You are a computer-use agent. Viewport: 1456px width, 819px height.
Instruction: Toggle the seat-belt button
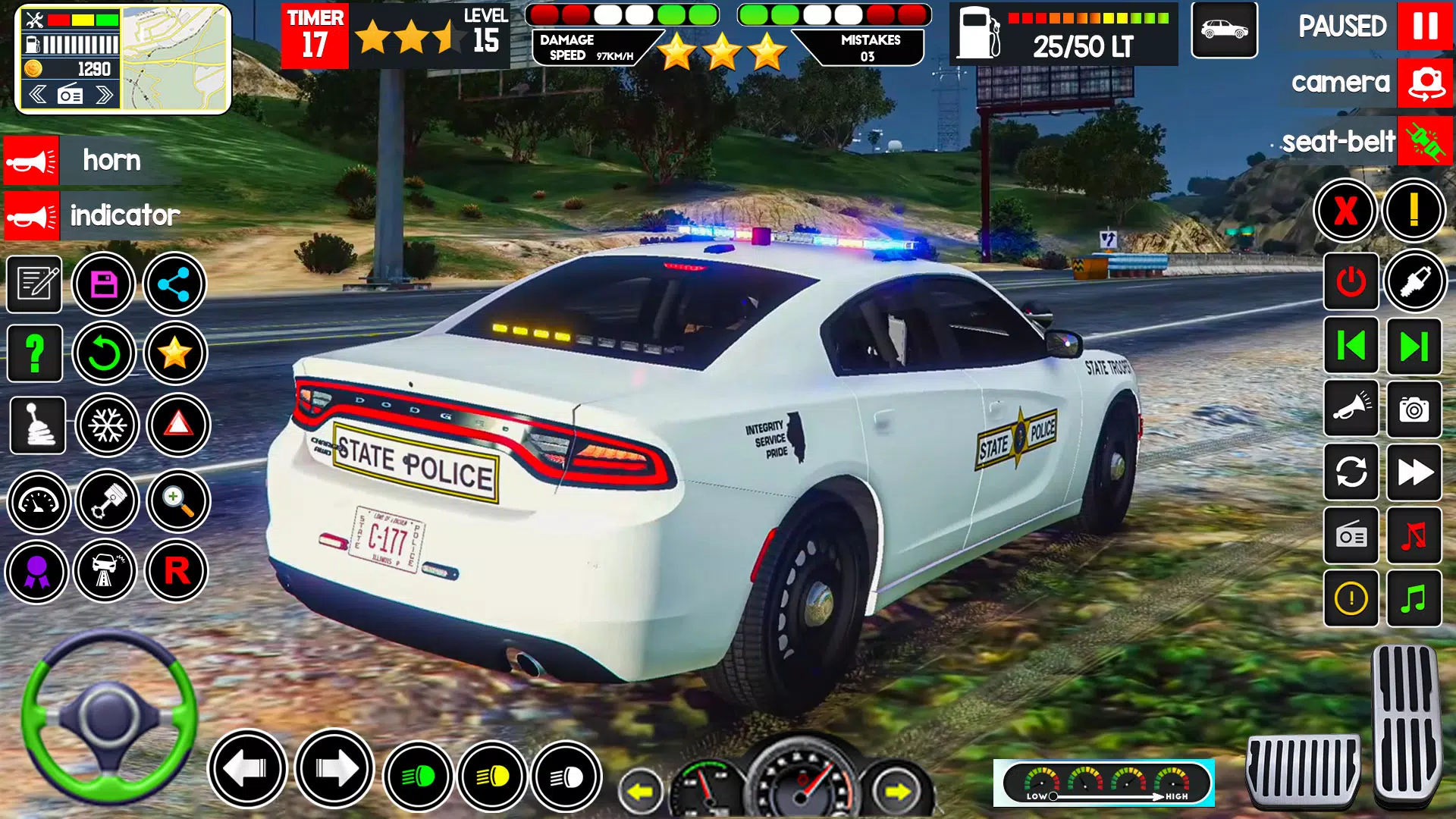(x=1425, y=141)
